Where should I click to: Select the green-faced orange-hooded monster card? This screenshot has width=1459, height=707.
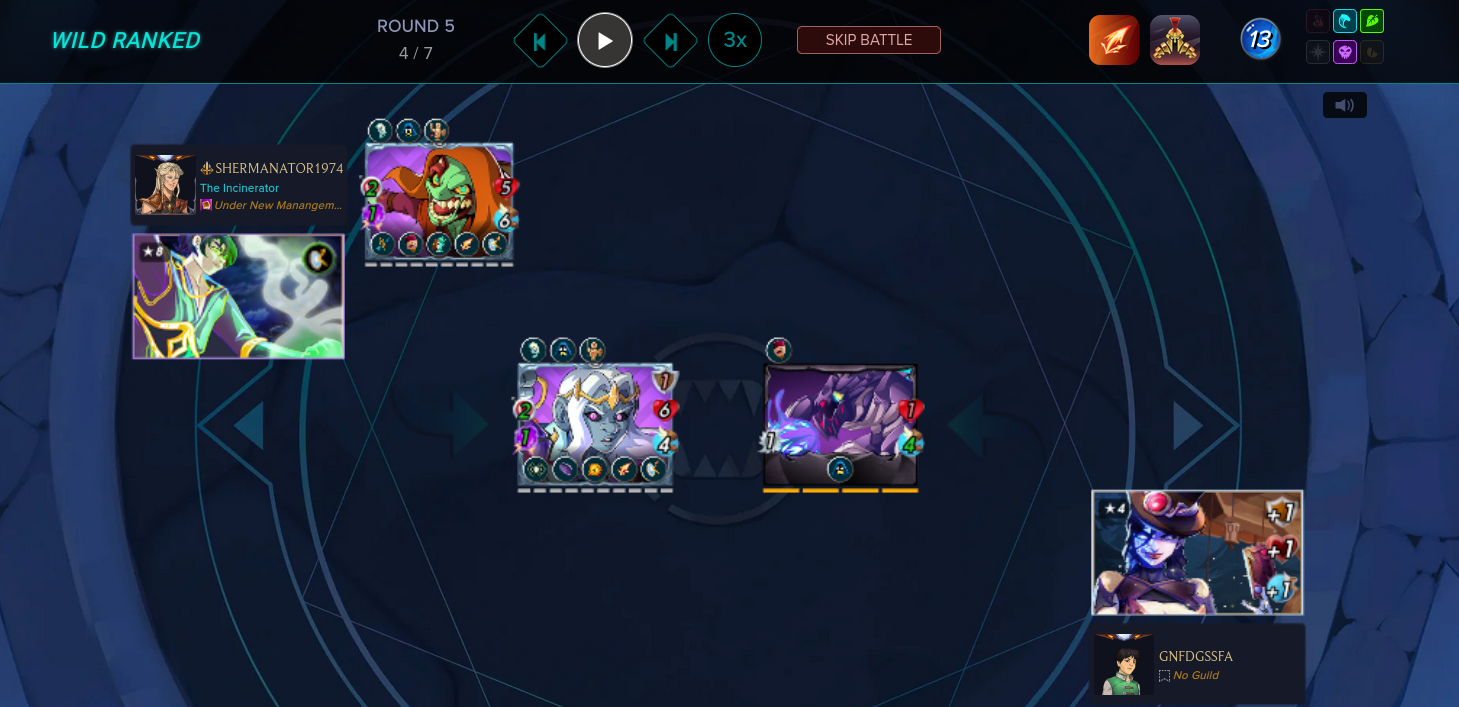click(x=439, y=200)
